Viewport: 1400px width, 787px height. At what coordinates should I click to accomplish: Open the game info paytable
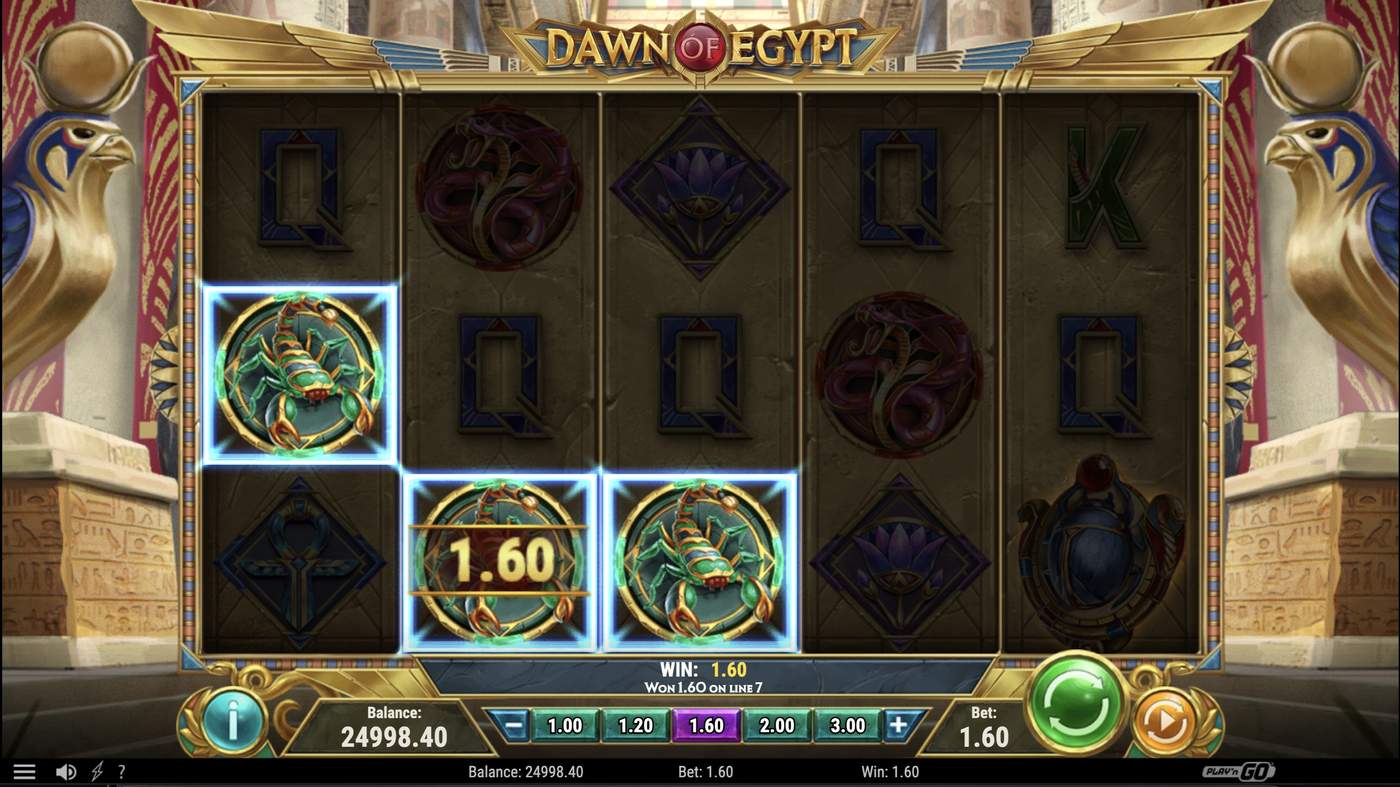pyautogui.click(x=232, y=723)
